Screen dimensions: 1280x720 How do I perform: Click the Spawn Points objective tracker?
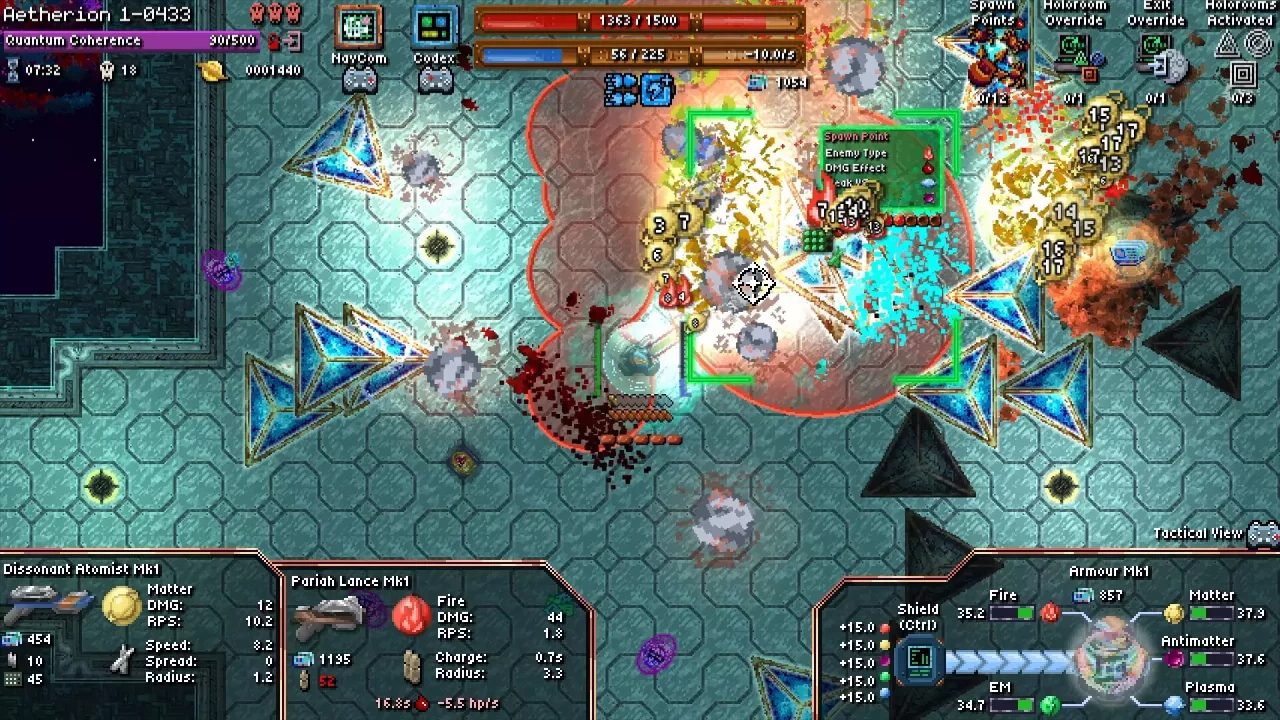pyautogui.click(x=992, y=52)
